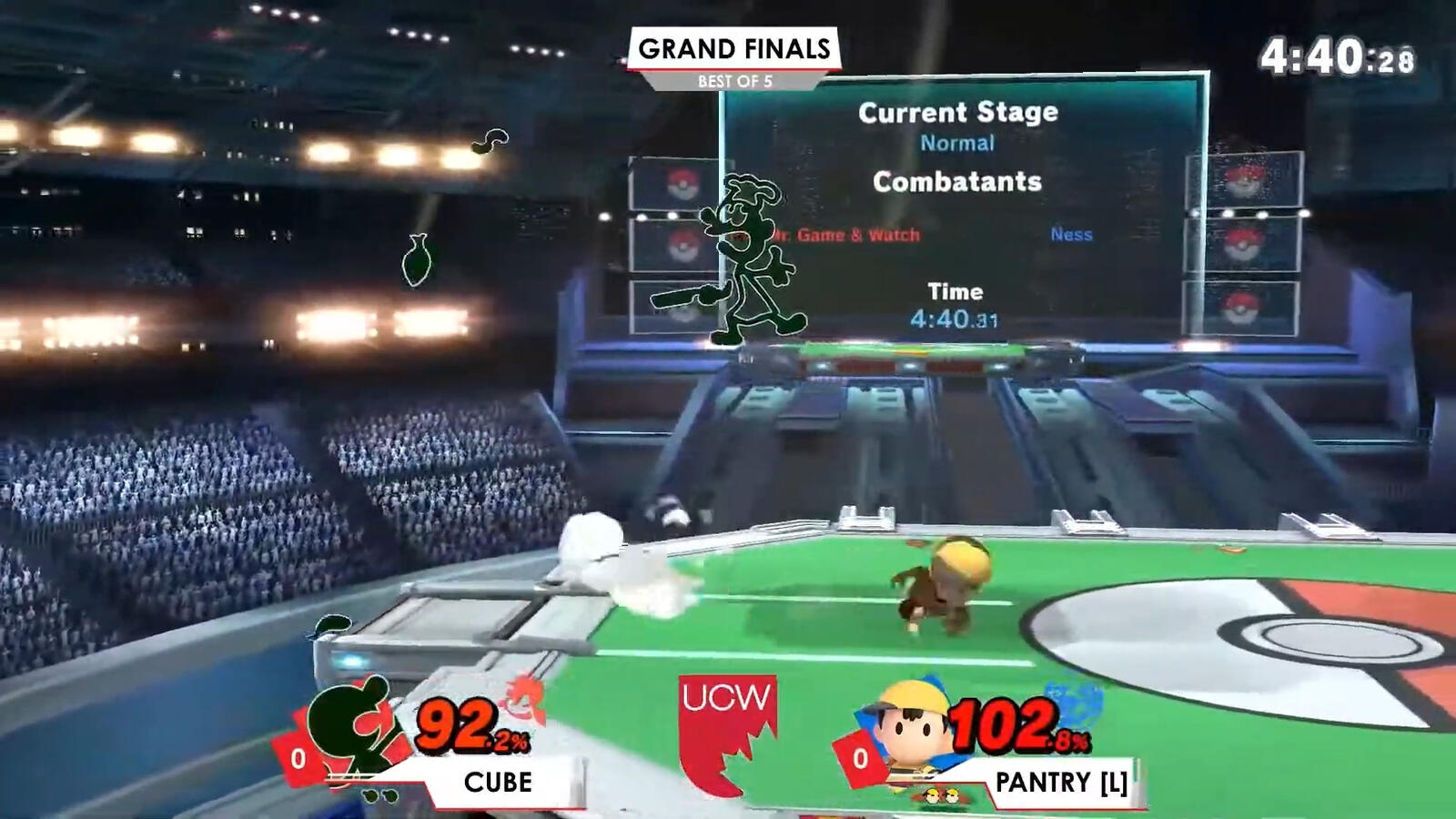Click the GRAND FINALS banner
The image size is (1456, 819).
(x=735, y=50)
